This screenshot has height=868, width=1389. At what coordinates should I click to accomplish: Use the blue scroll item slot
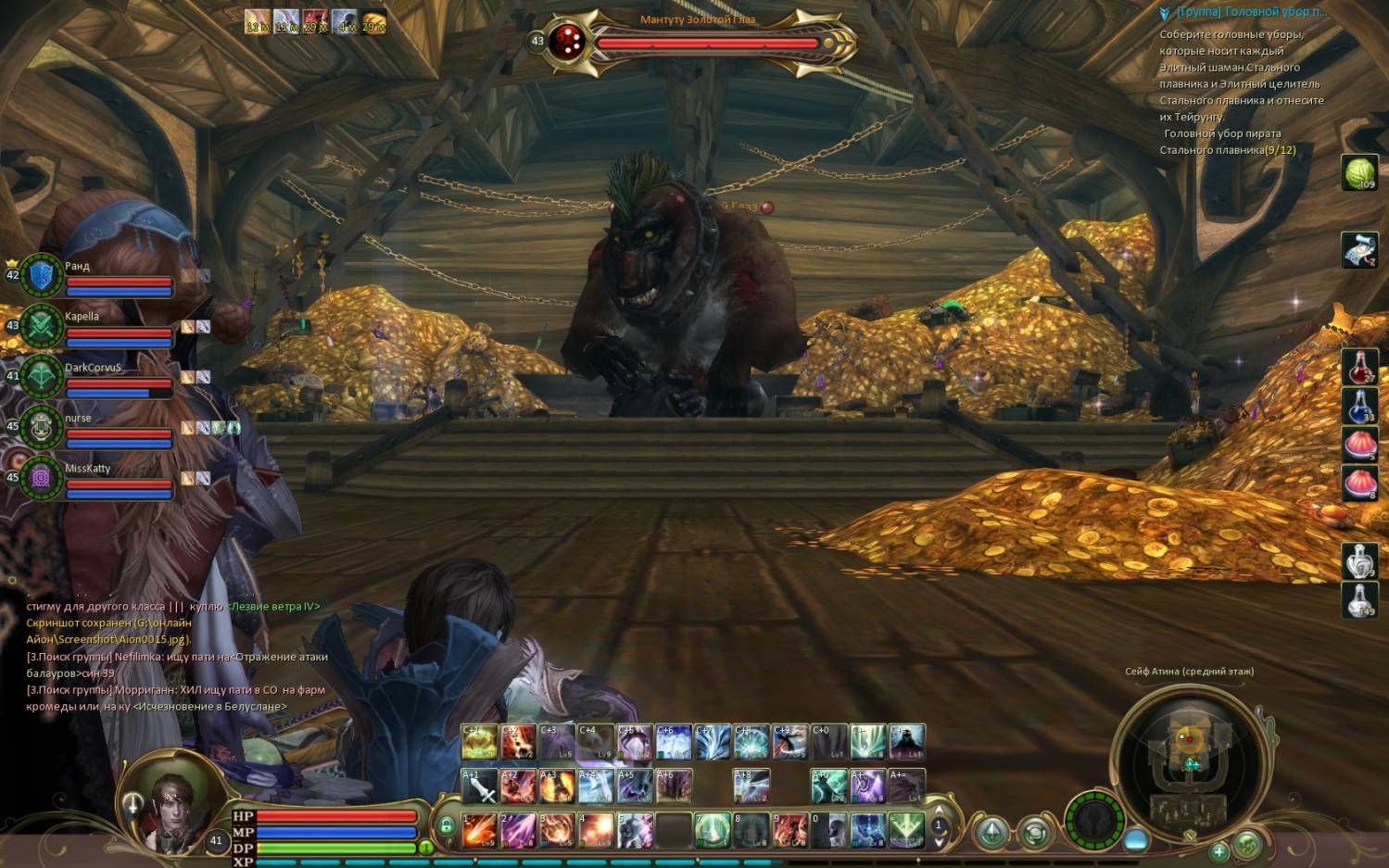point(1359,250)
